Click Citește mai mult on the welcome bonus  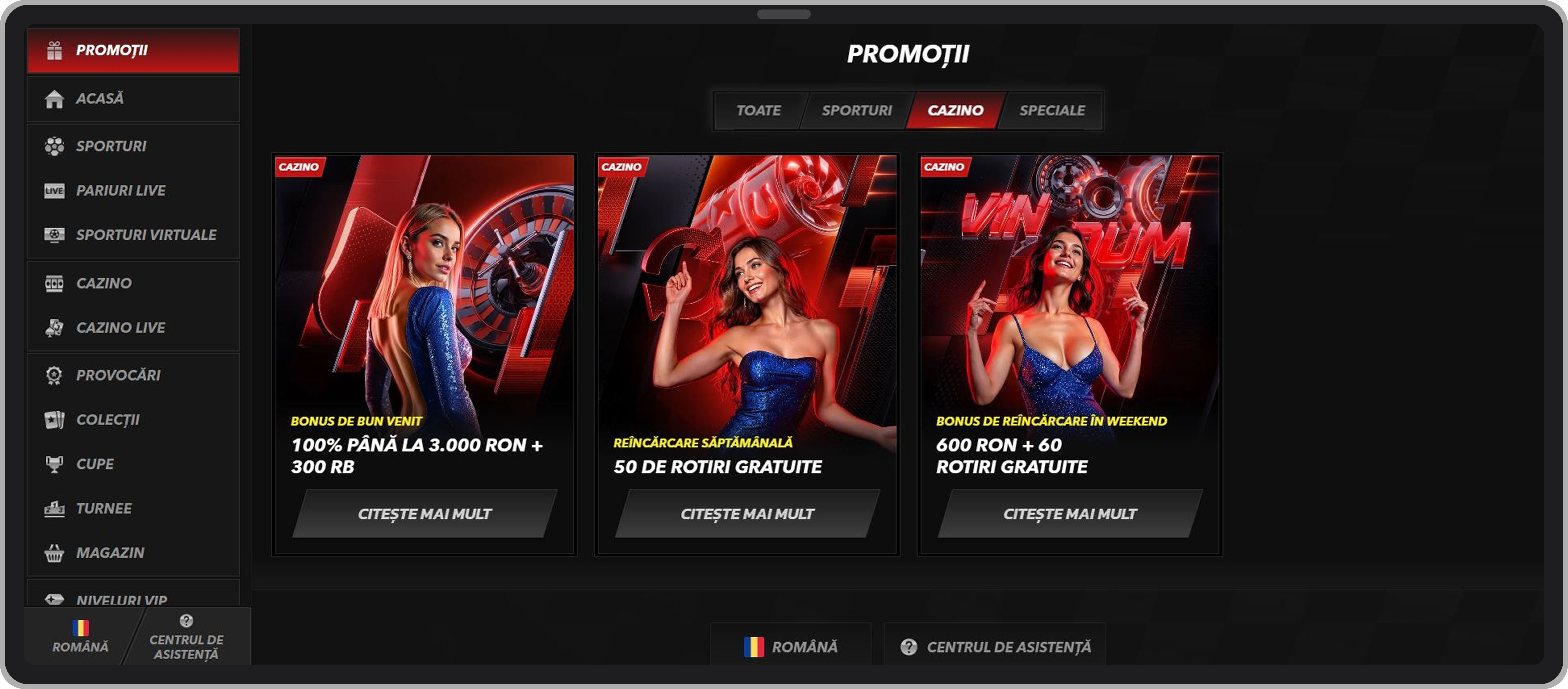[424, 513]
